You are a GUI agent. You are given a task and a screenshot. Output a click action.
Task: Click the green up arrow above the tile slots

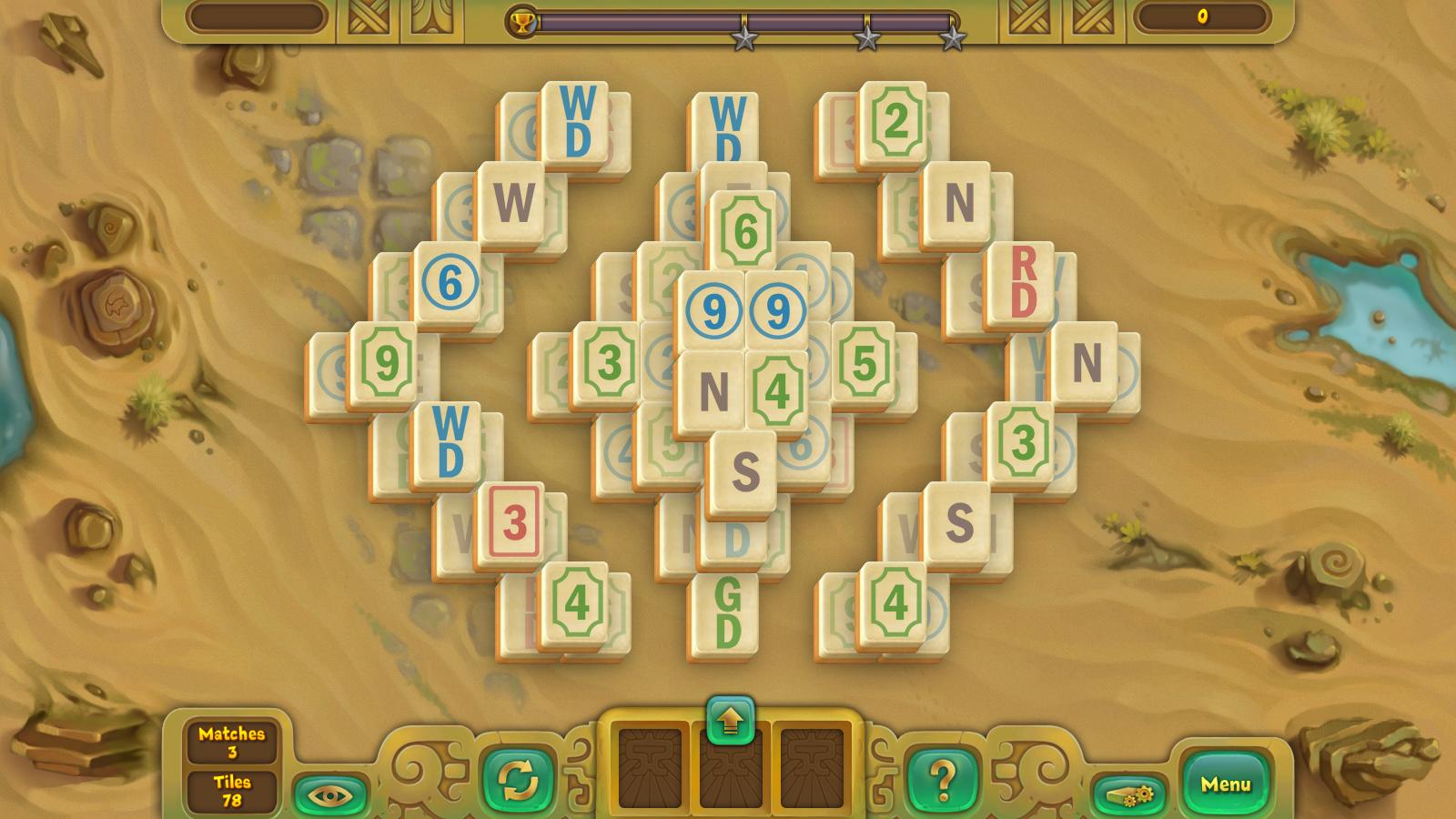click(x=728, y=718)
